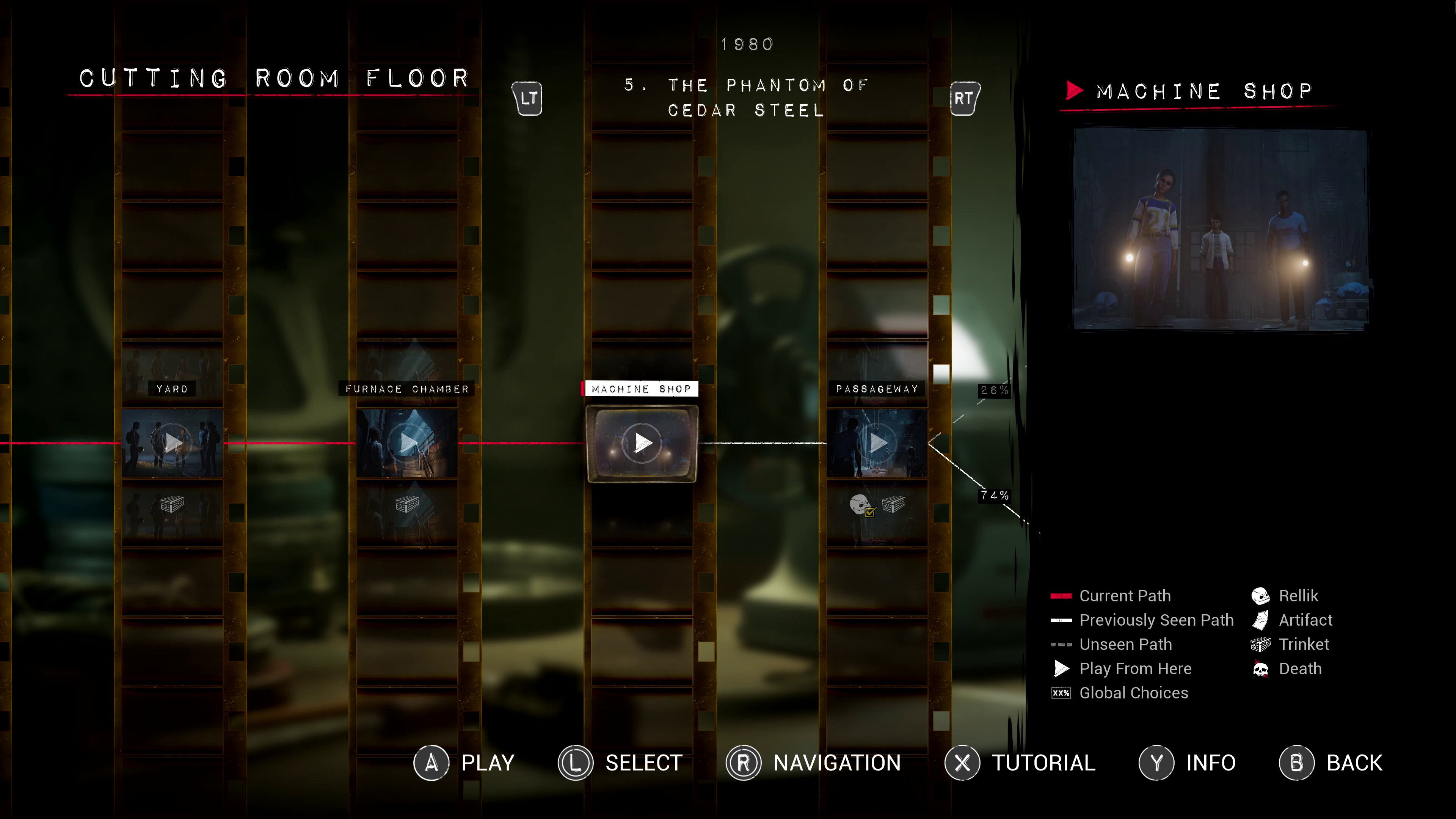Click the Navigation option in bottom bar
This screenshot has width=1456, height=819.
click(x=814, y=763)
